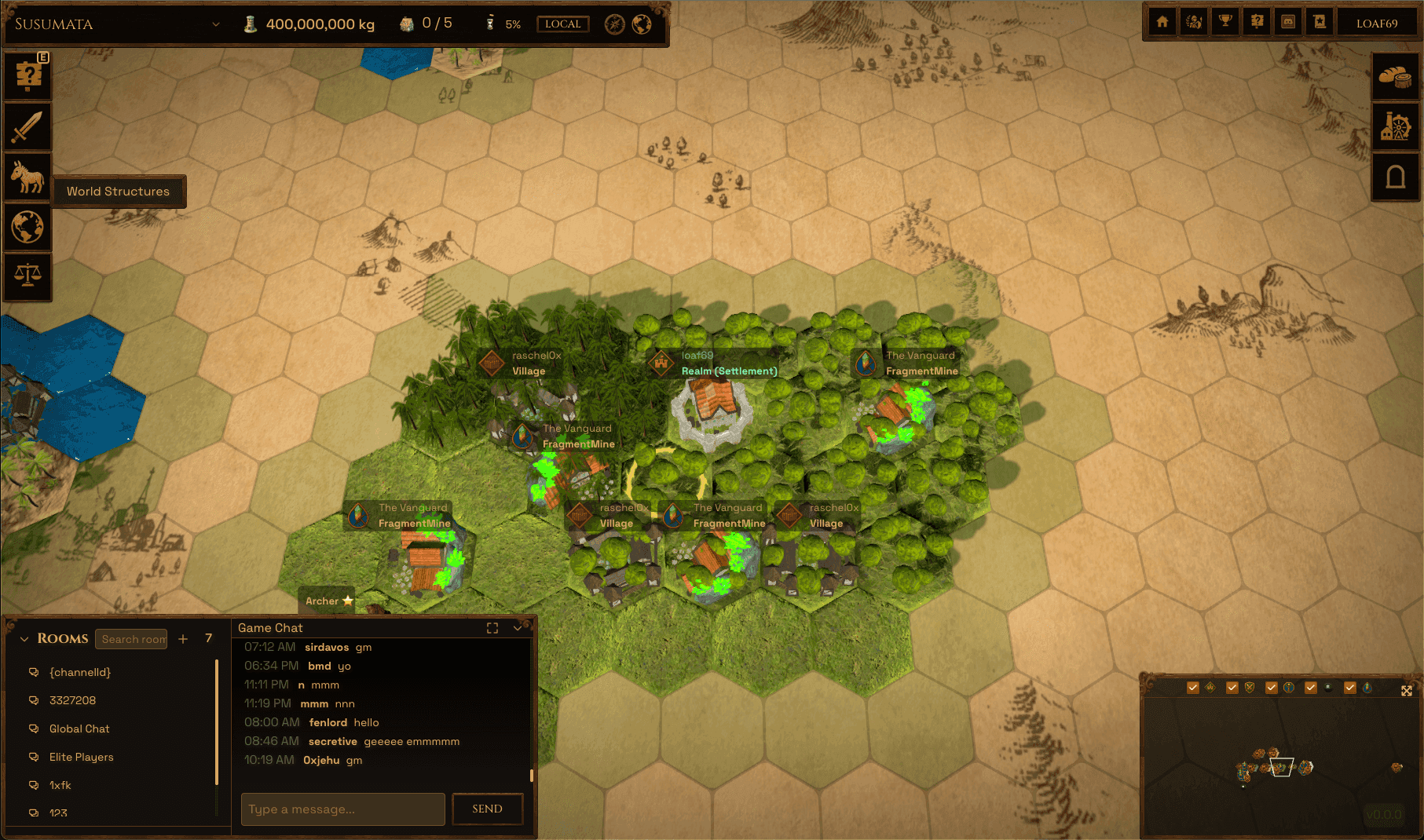Screen dimensions: 1424x840
Task: Collapse Game Chat using its chevron
Action: (x=517, y=627)
